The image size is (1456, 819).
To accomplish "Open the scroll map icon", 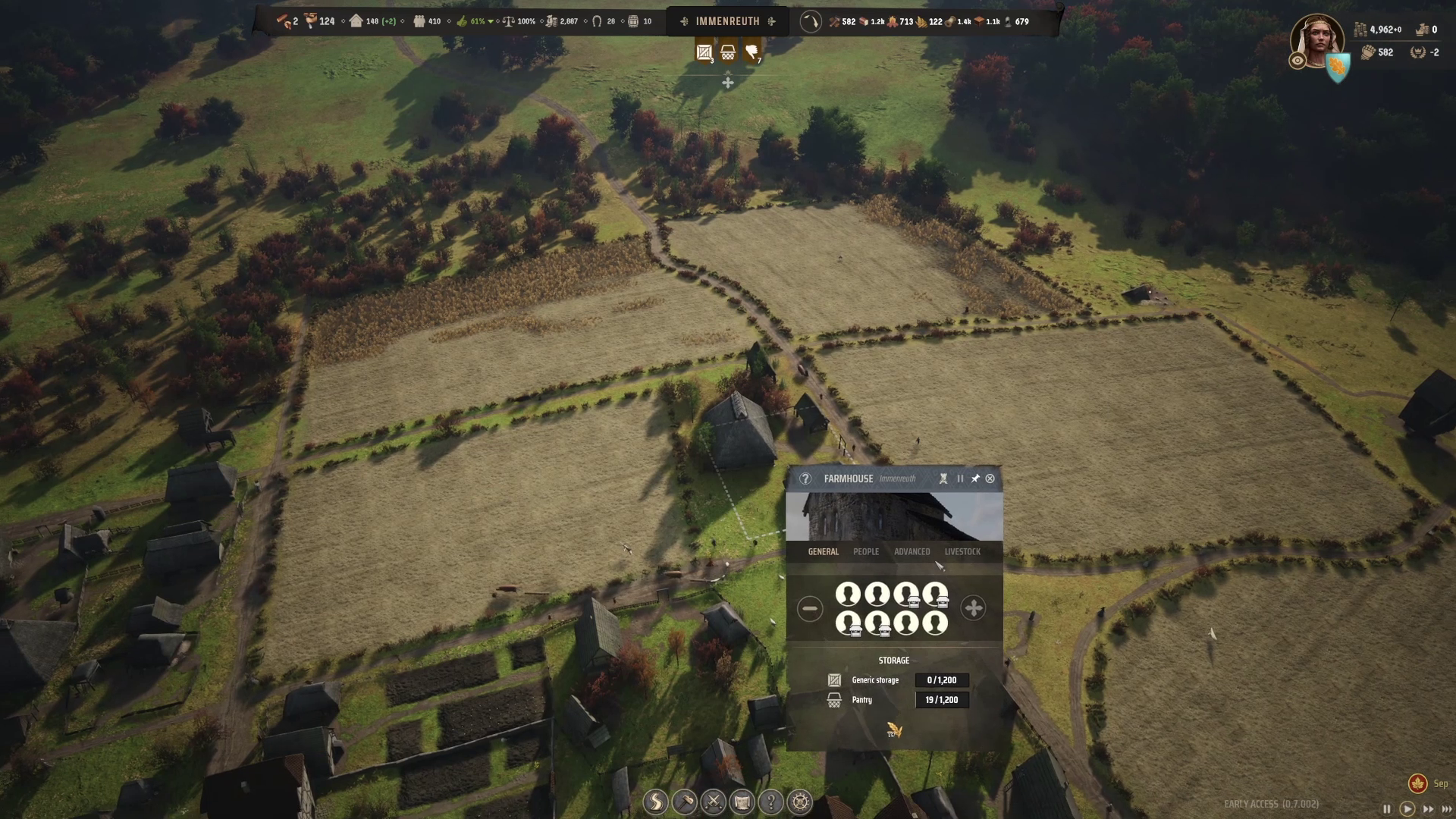I will click(742, 802).
